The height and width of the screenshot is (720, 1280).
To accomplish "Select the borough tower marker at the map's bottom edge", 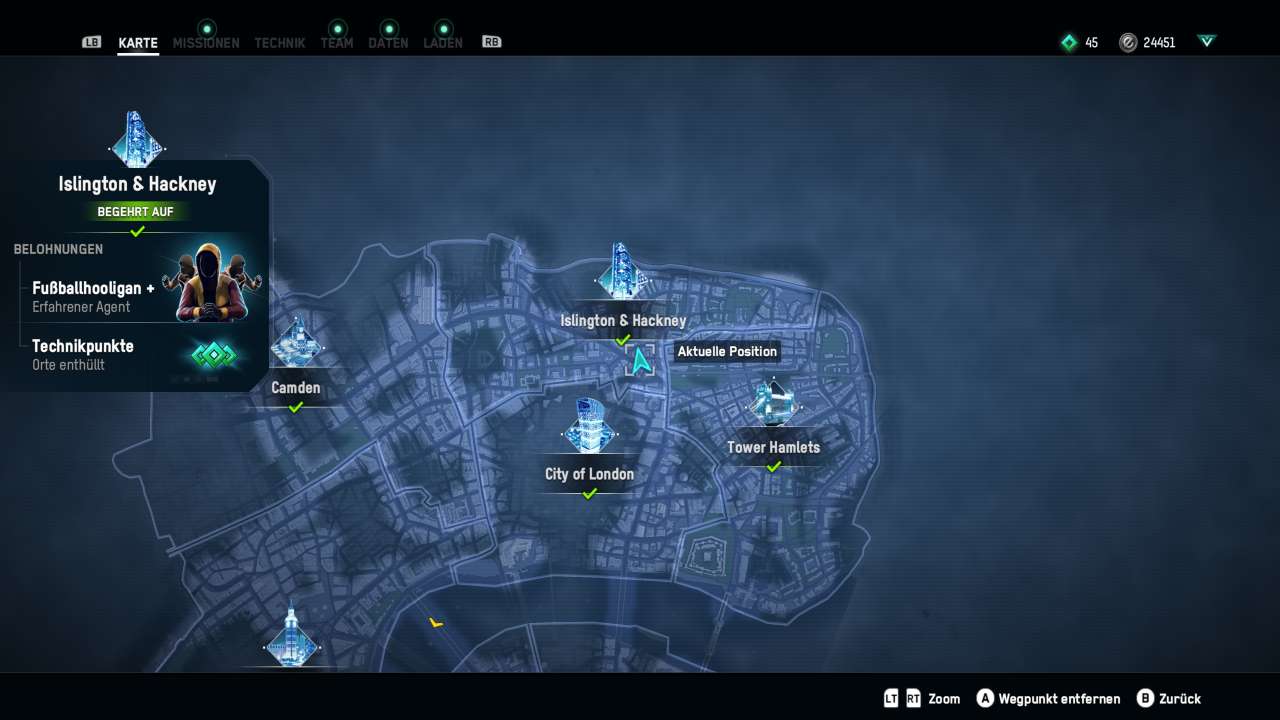I will (x=291, y=636).
